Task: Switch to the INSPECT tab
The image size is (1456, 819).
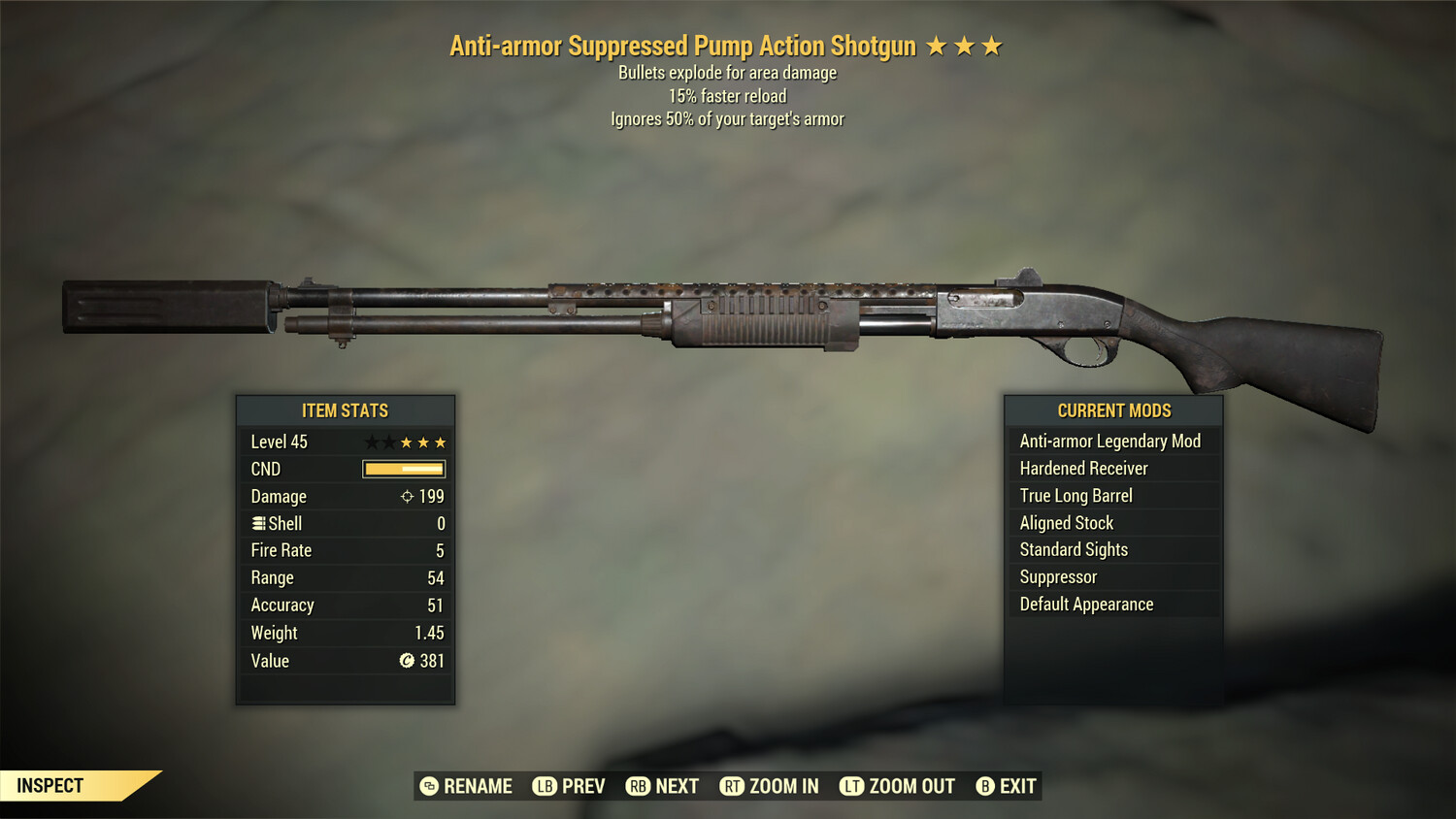Action: (50, 785)
